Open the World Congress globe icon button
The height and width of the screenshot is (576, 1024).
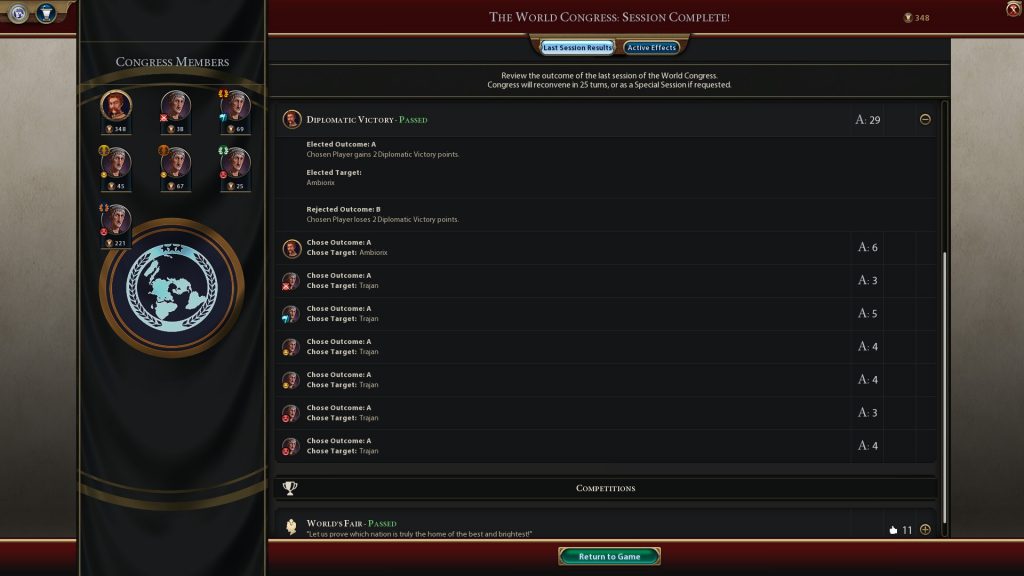coord(19,13)
